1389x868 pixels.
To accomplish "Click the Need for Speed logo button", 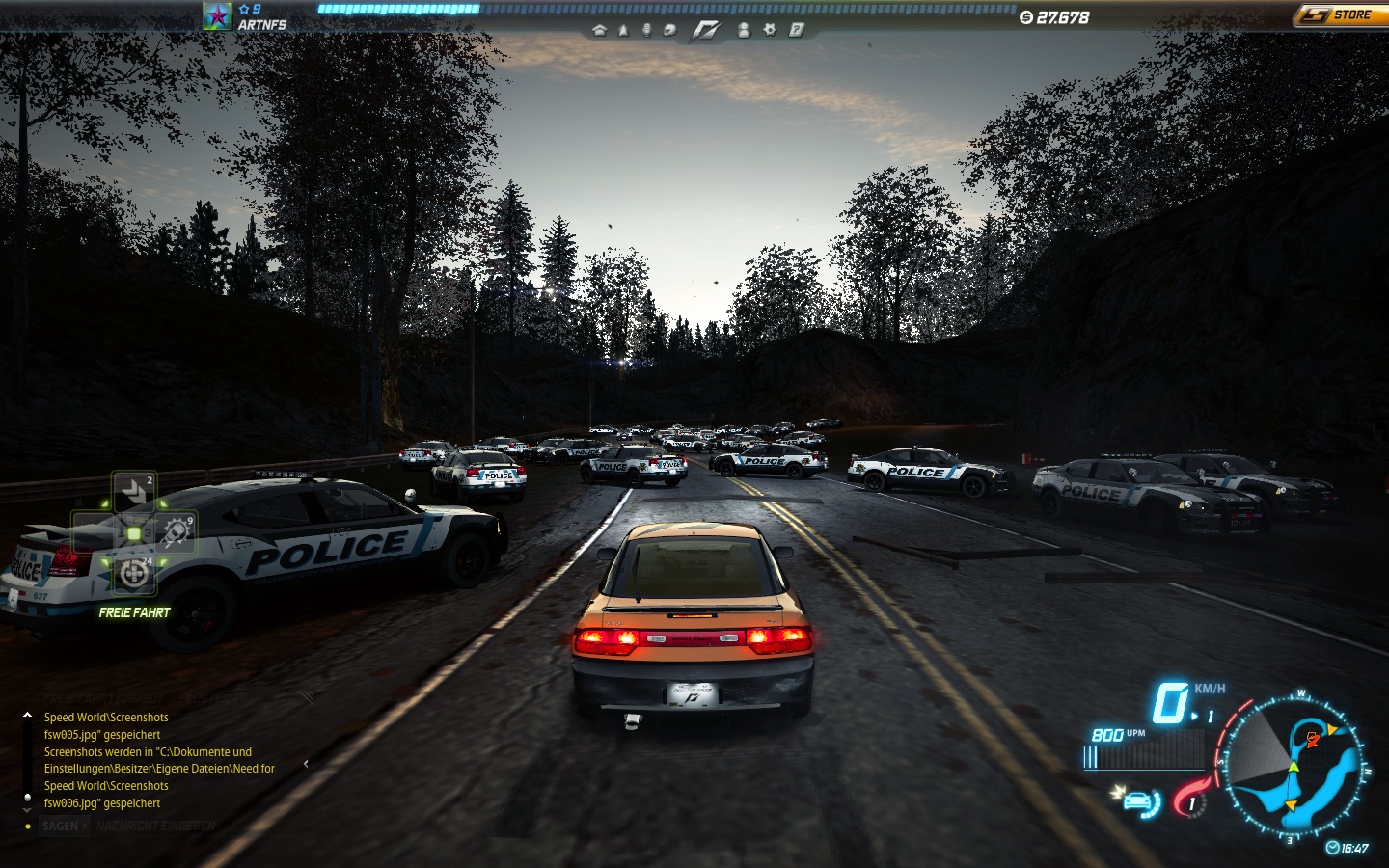I will point(706,31).
